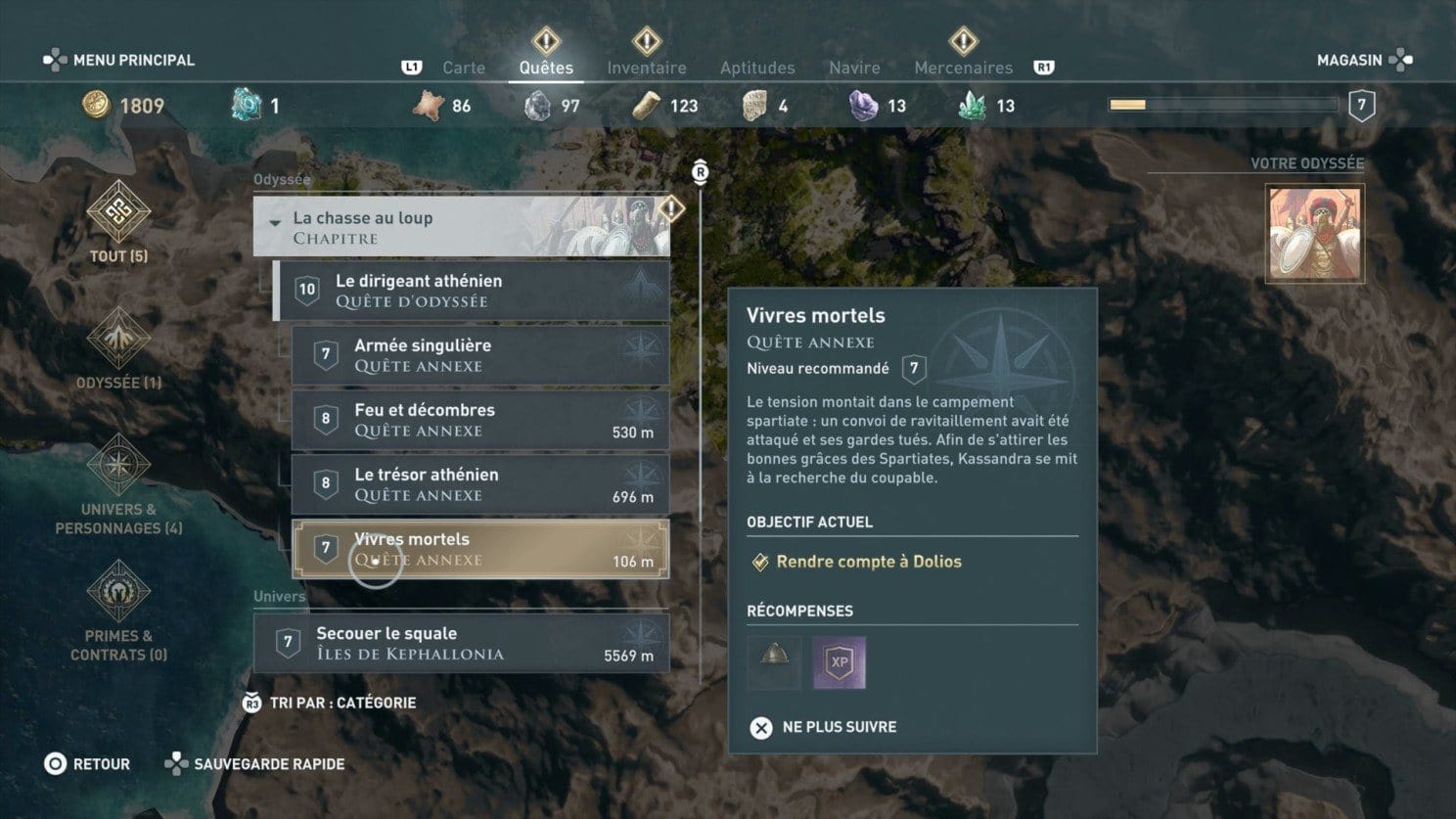Show Univers & Personnages quests
1456x819 pixels.
click(118, 484)
